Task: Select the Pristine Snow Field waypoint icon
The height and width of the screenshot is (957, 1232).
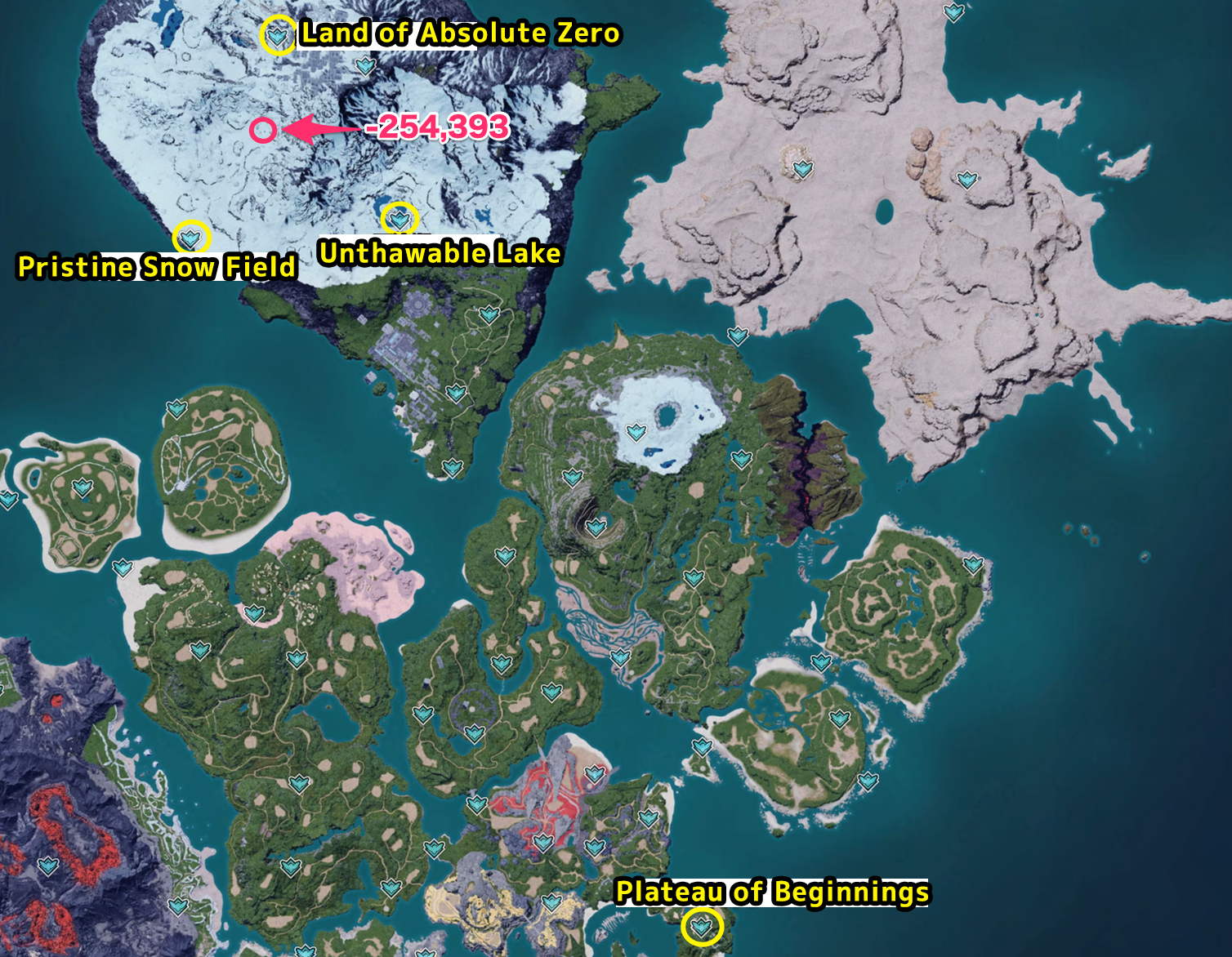Action: coord(190,239)
